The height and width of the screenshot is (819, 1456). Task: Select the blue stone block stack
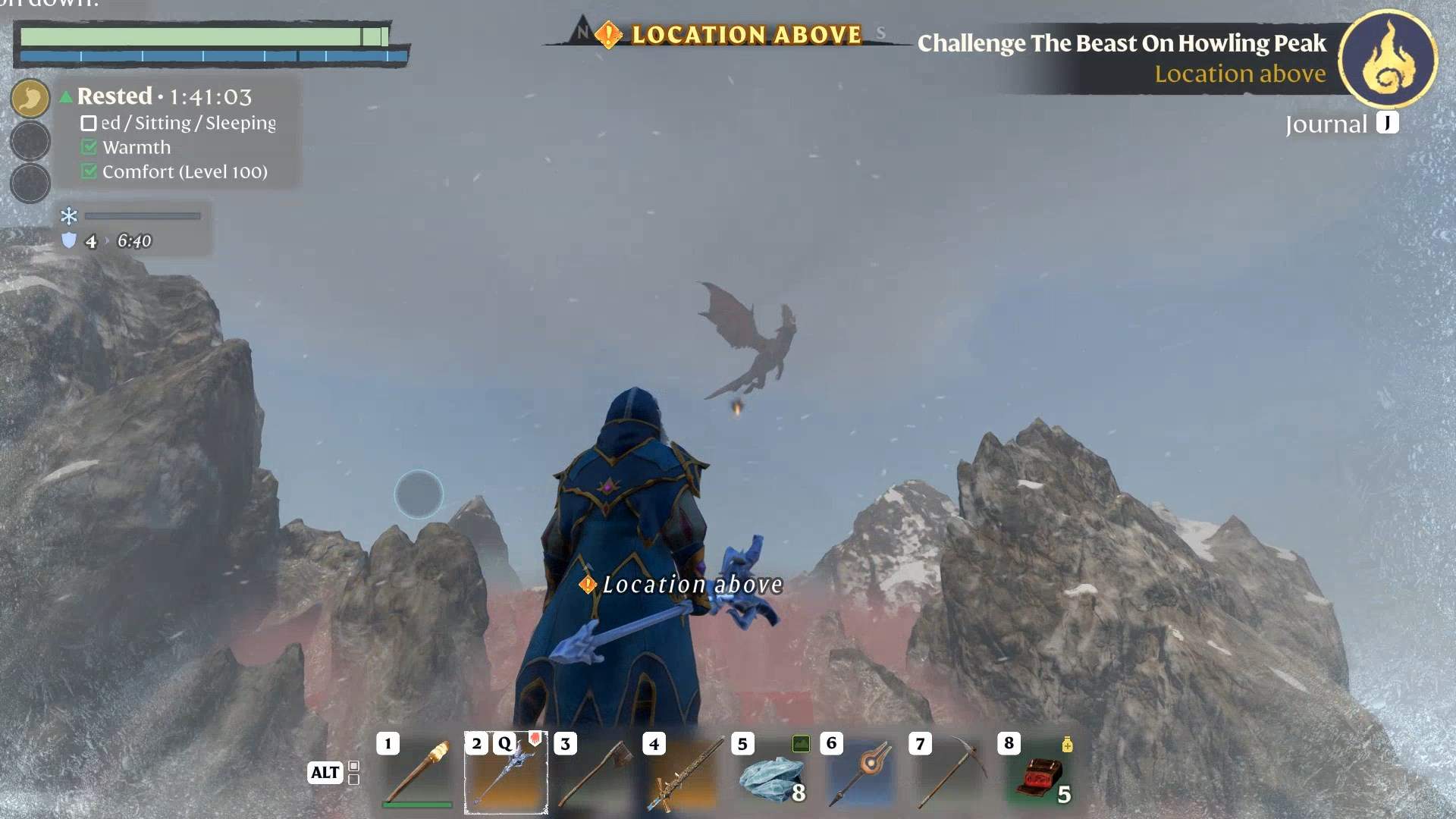[772, 775]
